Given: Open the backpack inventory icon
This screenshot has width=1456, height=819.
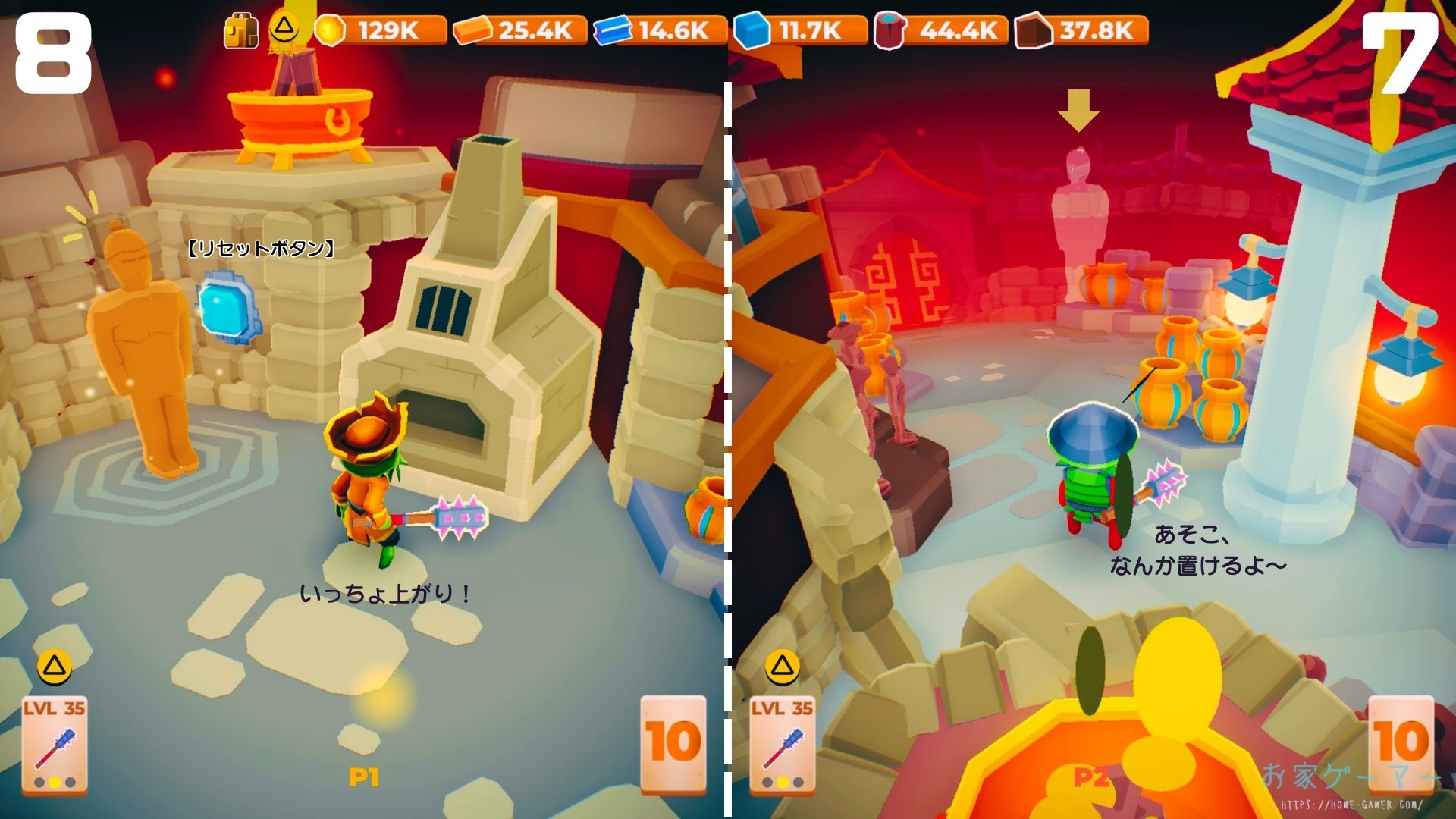Looking at the screenshot, I should pos(240,32).
